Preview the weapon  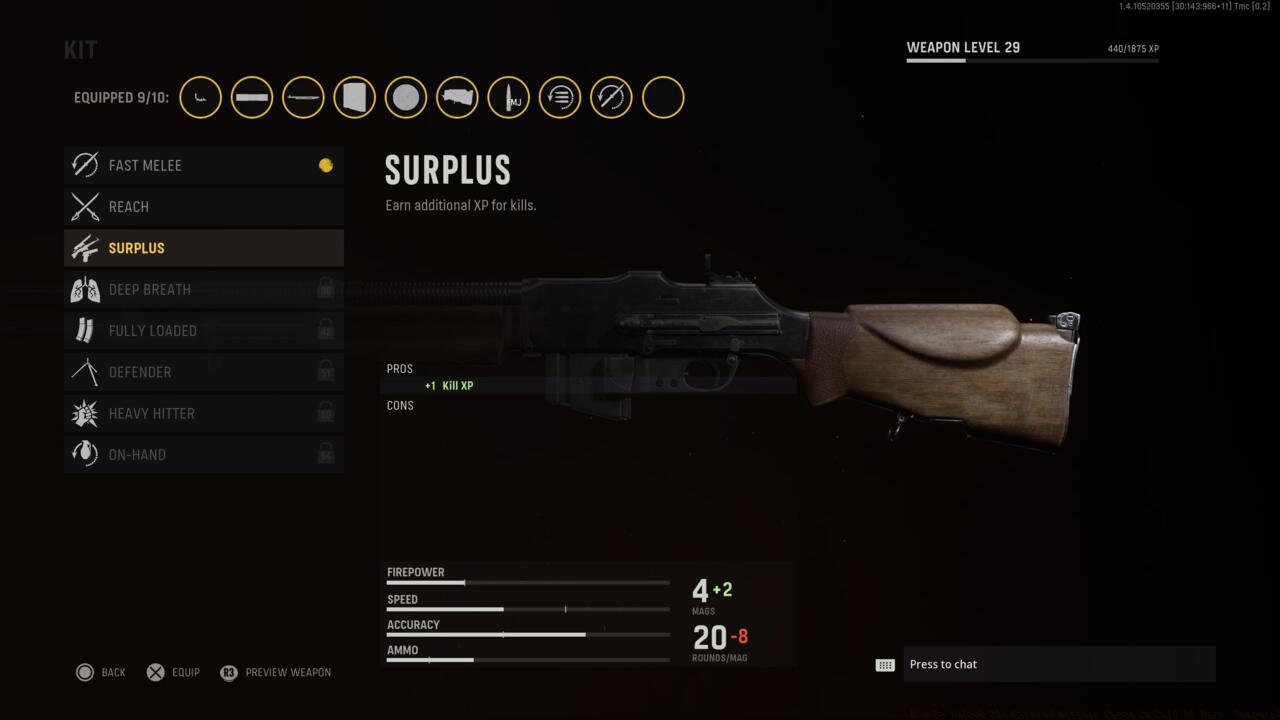click(276, 672)
